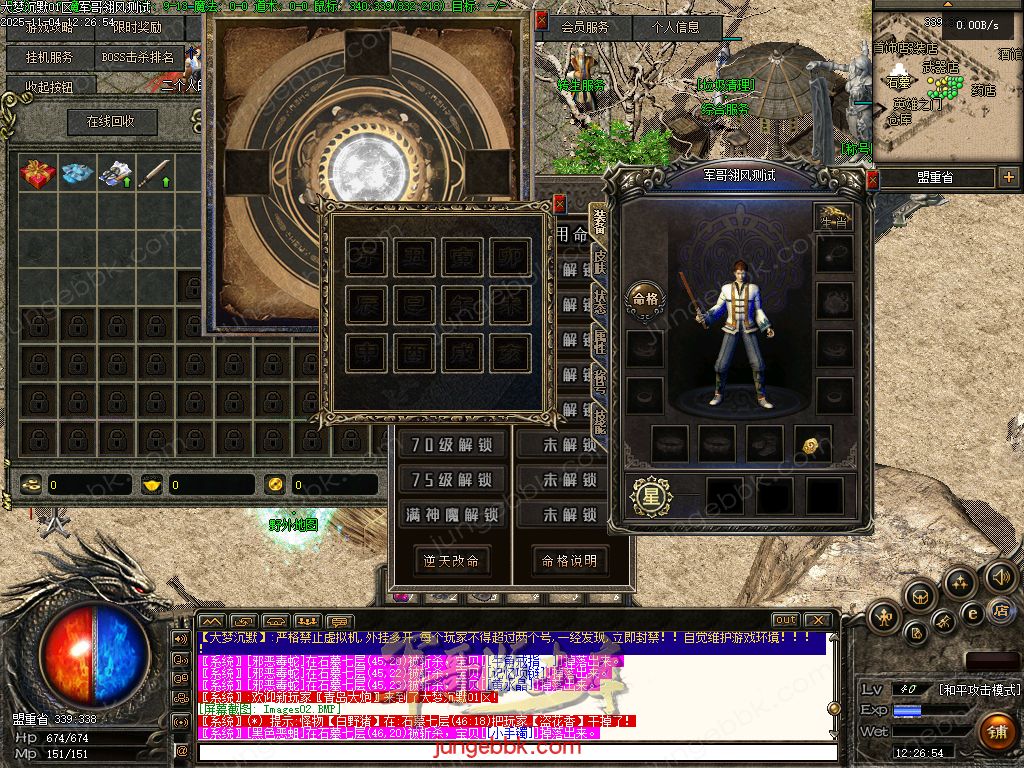Switch to the 皮肤 skin tab
Screen dimensions: 1024x768
[x=600, y=261]
